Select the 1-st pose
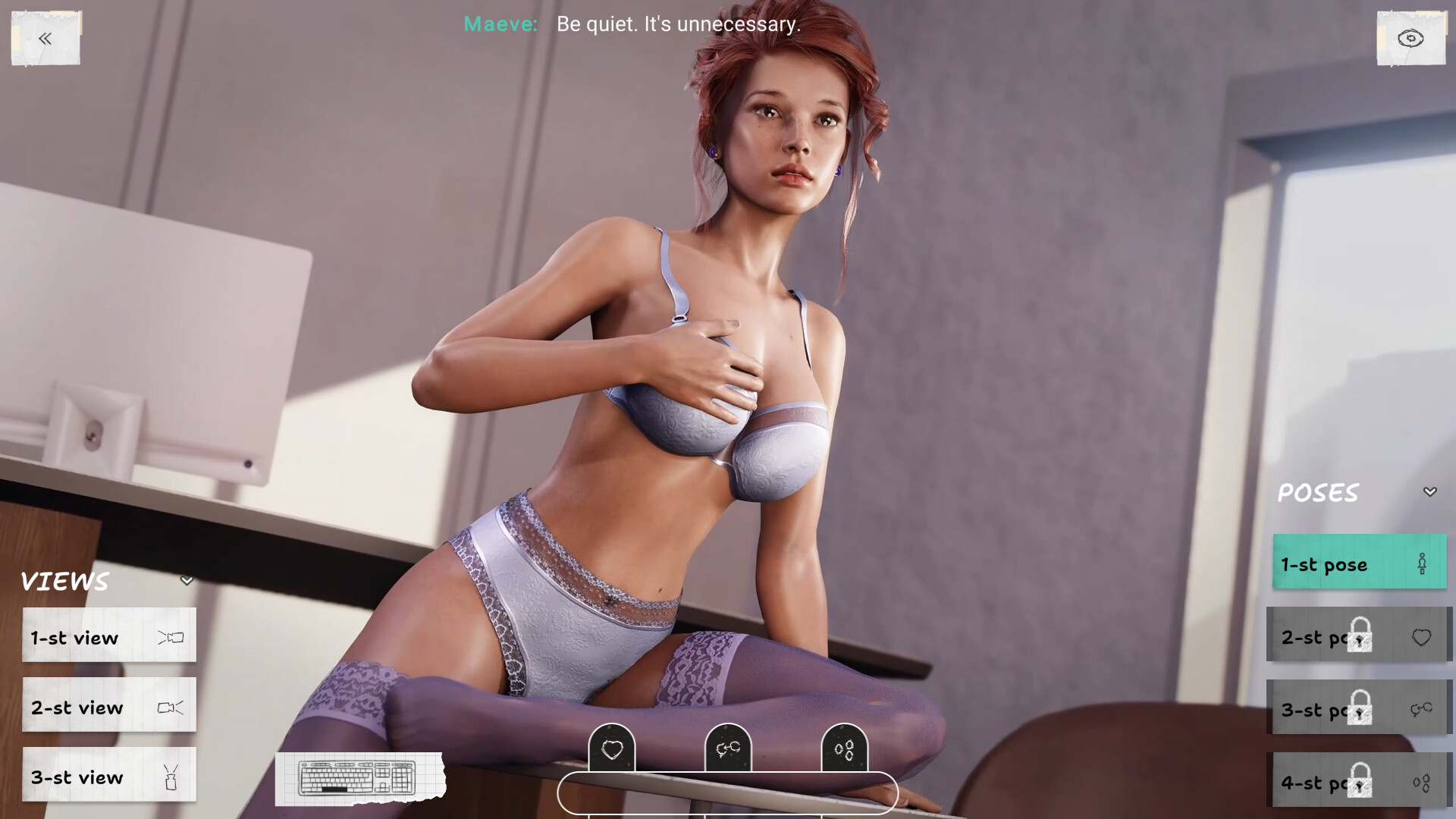Screen dimensions: 1456x819 pos(1359,563)
